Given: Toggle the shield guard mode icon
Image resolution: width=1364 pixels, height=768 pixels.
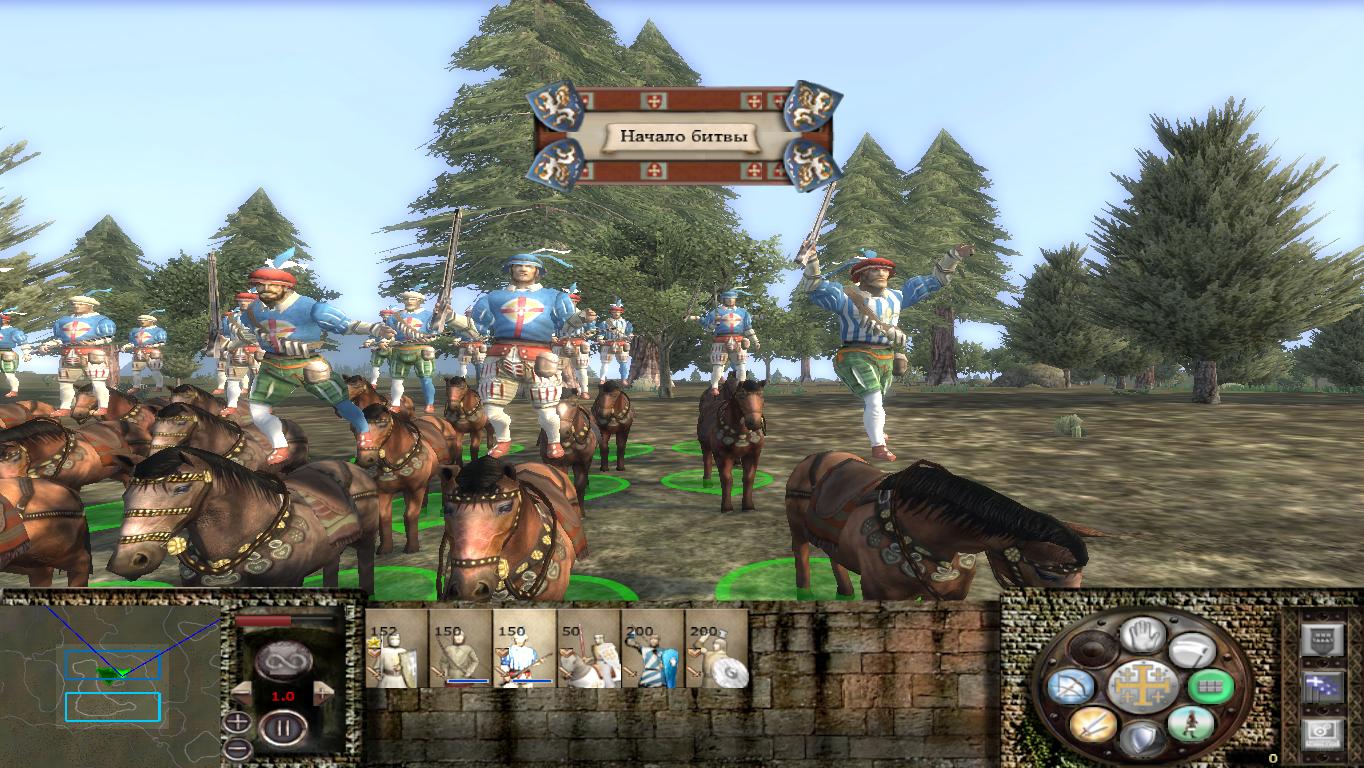Looking at the screenshot, I should pyautogui.click(x=1140, y=740).
